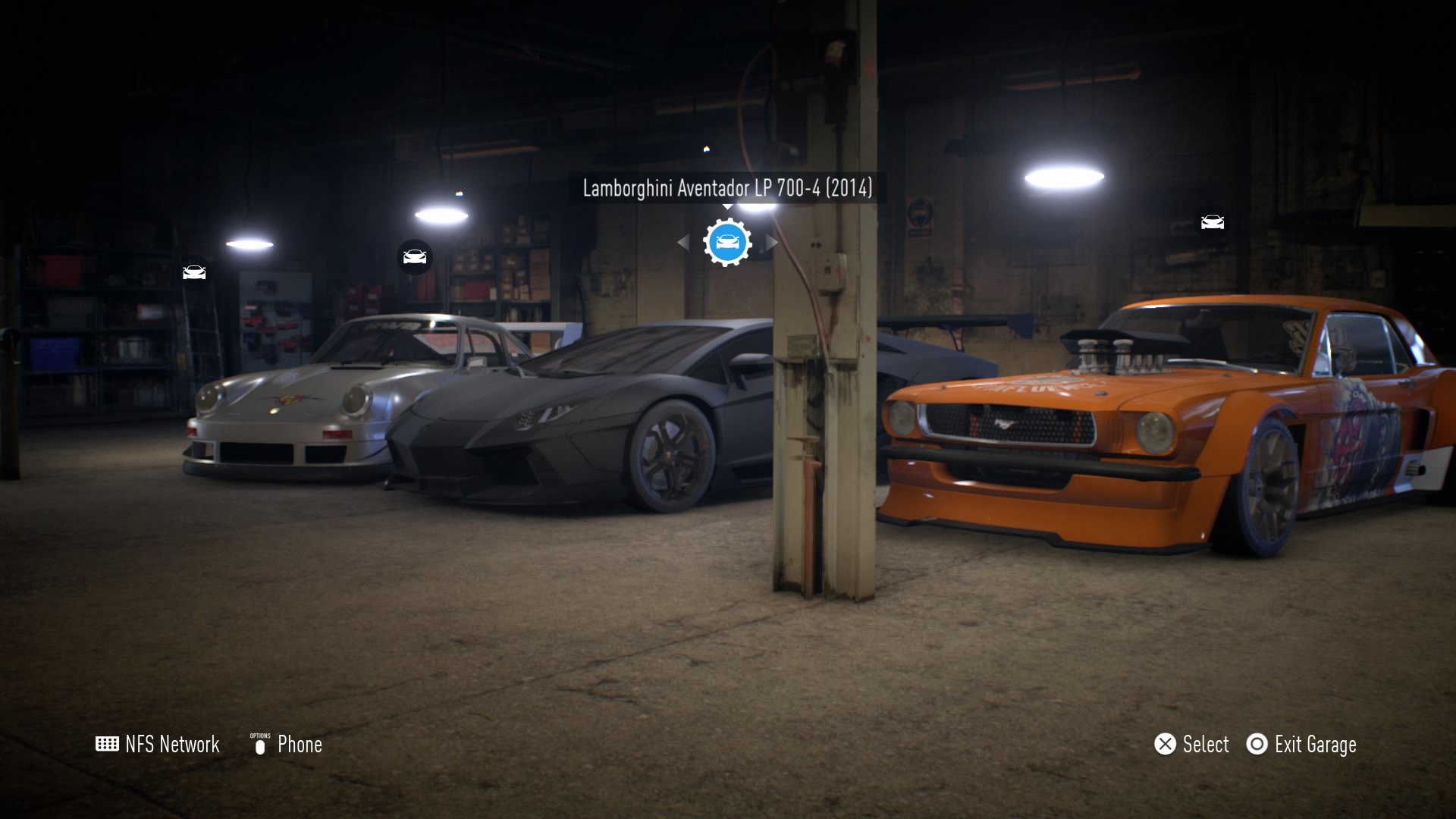Click the left arrow beside the selected car icon
Image resolution: width=1456 pixels, height=819 pixels.
pos(683,243)
